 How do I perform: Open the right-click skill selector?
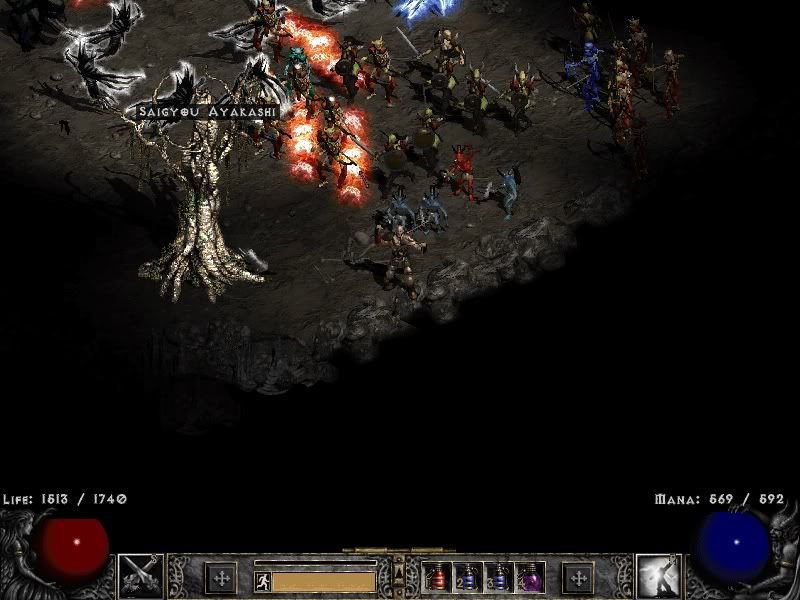660,576
